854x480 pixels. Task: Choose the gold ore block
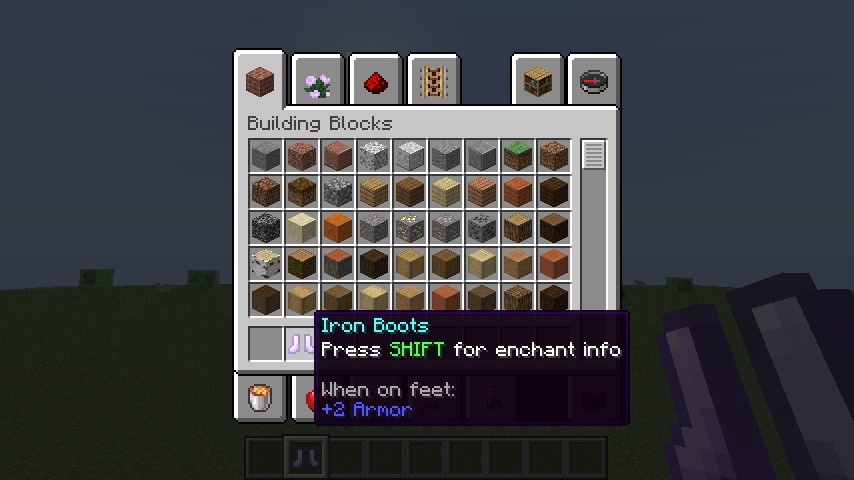coord(409,228)
